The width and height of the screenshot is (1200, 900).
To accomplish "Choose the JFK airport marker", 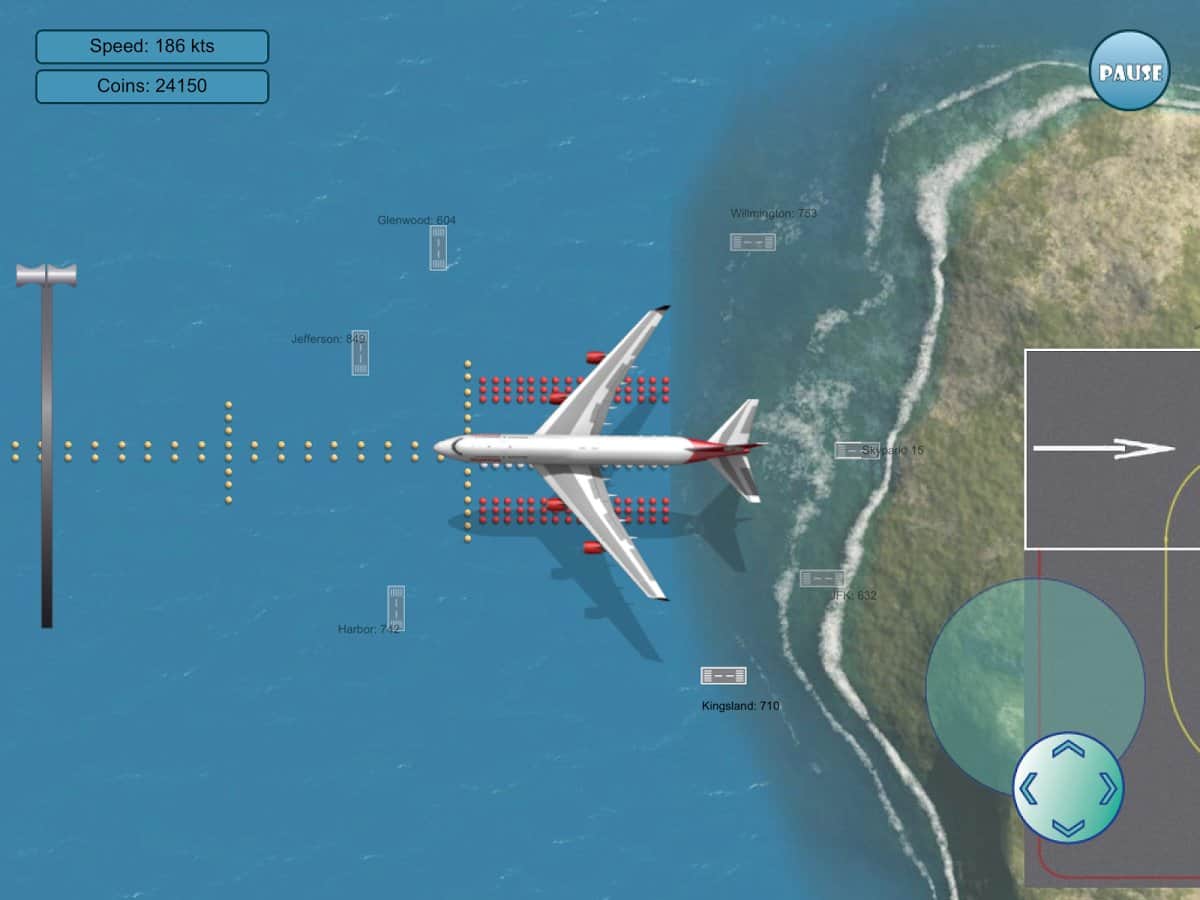I will click(821, 578).
